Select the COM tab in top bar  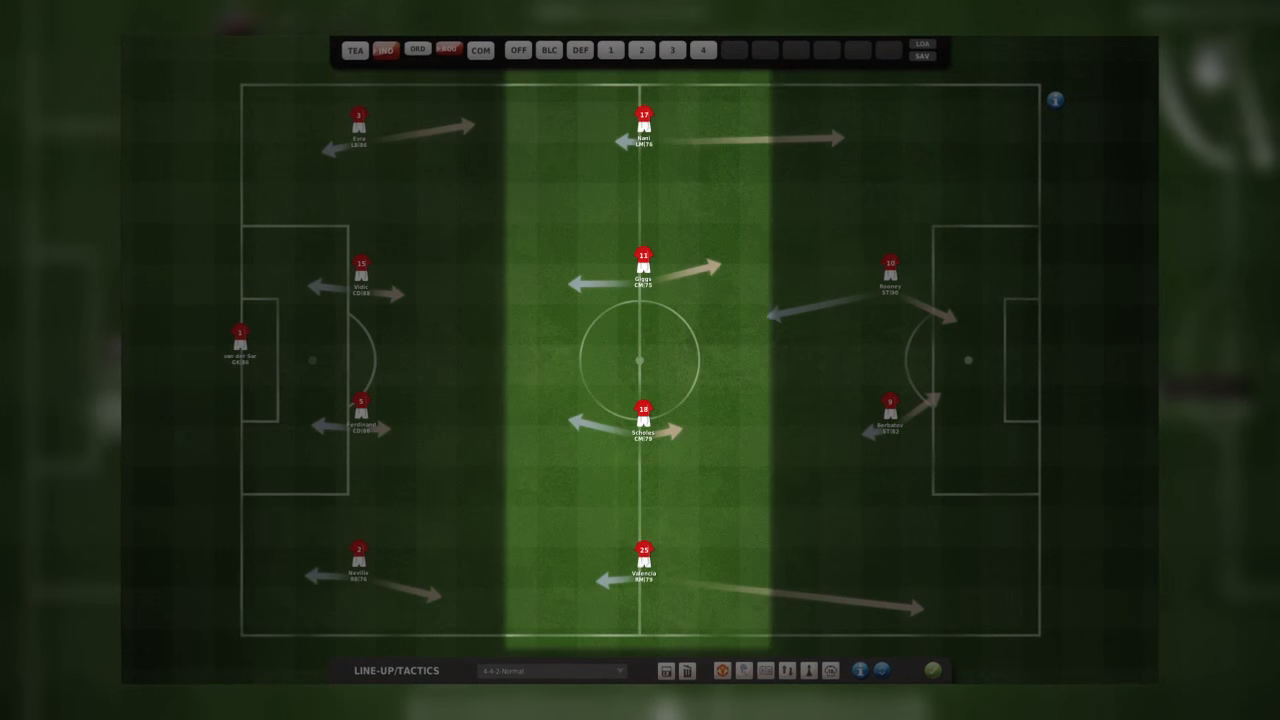click(x=481, y=50)
